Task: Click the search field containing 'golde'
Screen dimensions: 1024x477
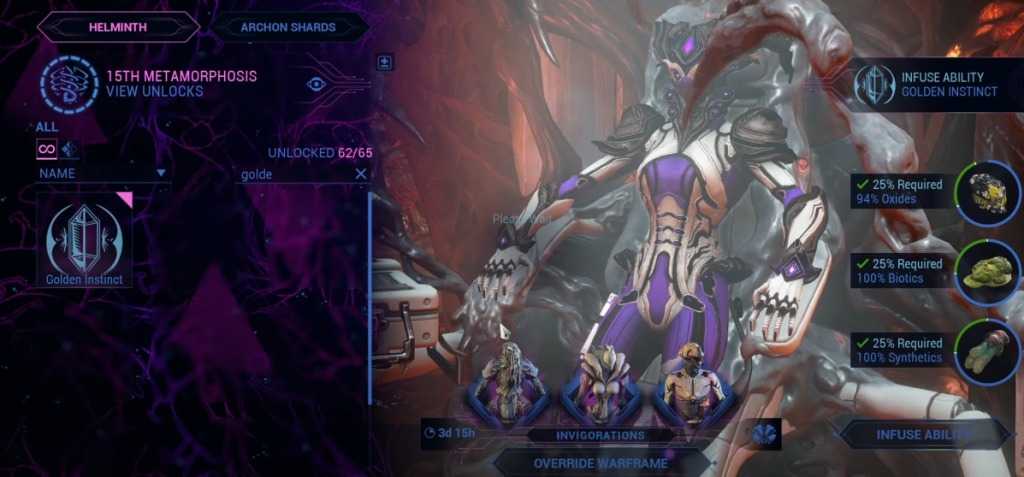Action: pyautogui.click(x=295, y=173)
